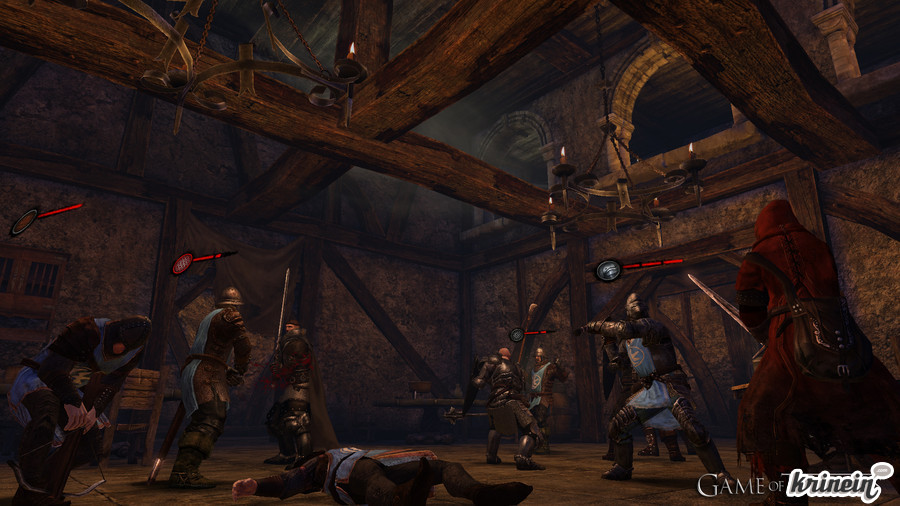900x506 pixels.
Task: Target the small gray armor marker in center
Action: [517, 335]
